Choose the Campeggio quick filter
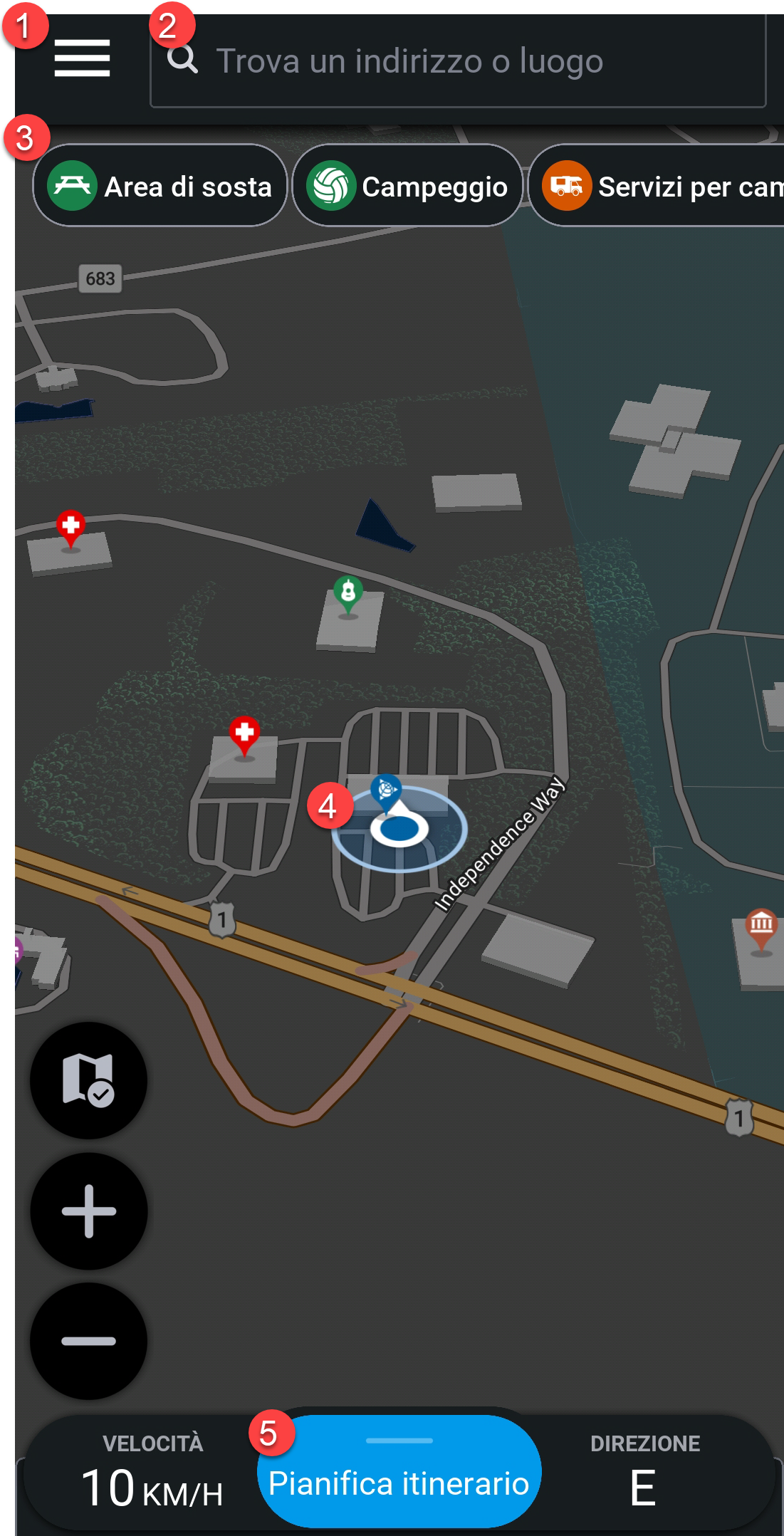The height and width of the screenshot is (1536, 784). tap(407, 186)
